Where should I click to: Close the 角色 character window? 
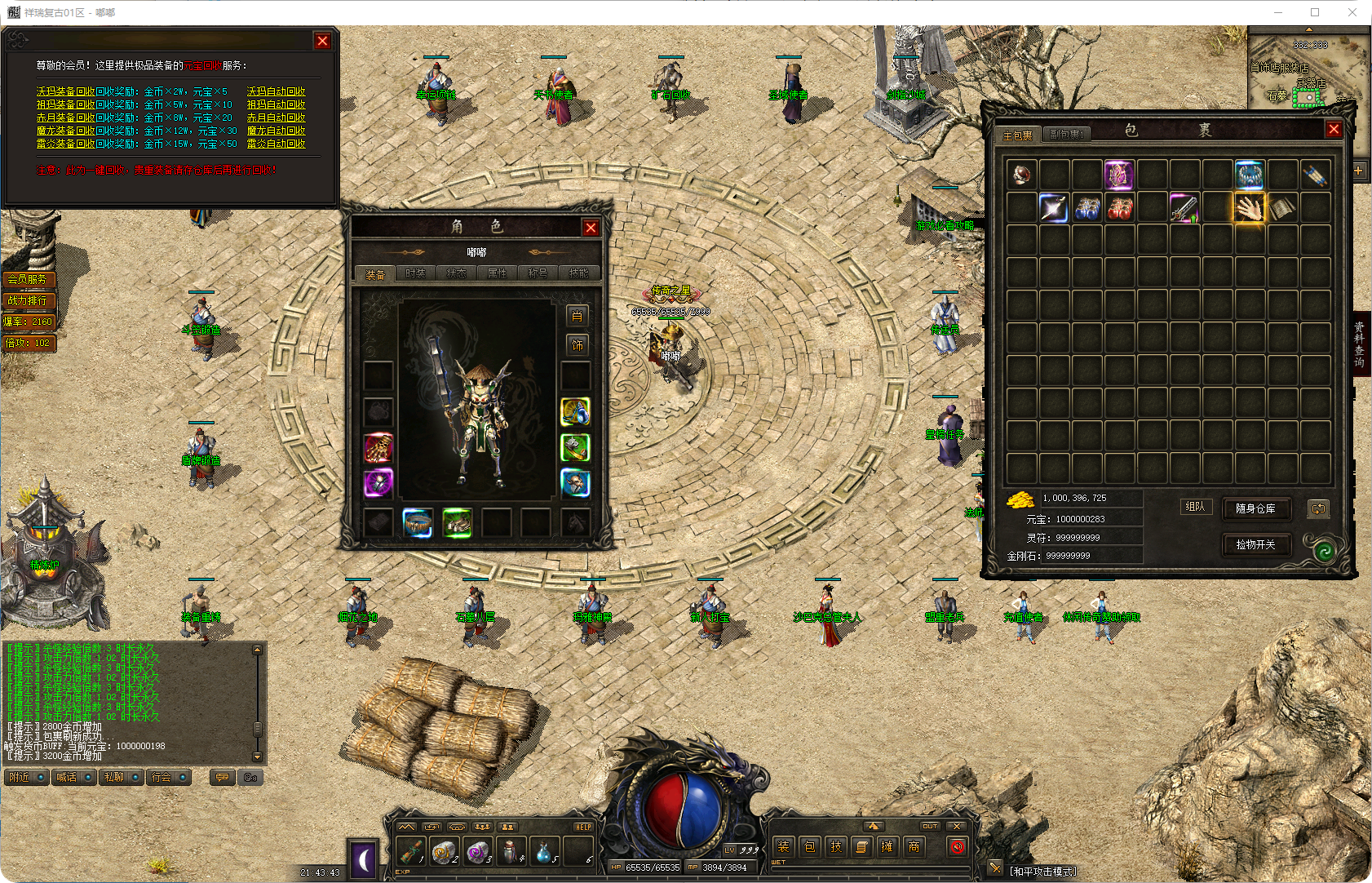point(591,228)
